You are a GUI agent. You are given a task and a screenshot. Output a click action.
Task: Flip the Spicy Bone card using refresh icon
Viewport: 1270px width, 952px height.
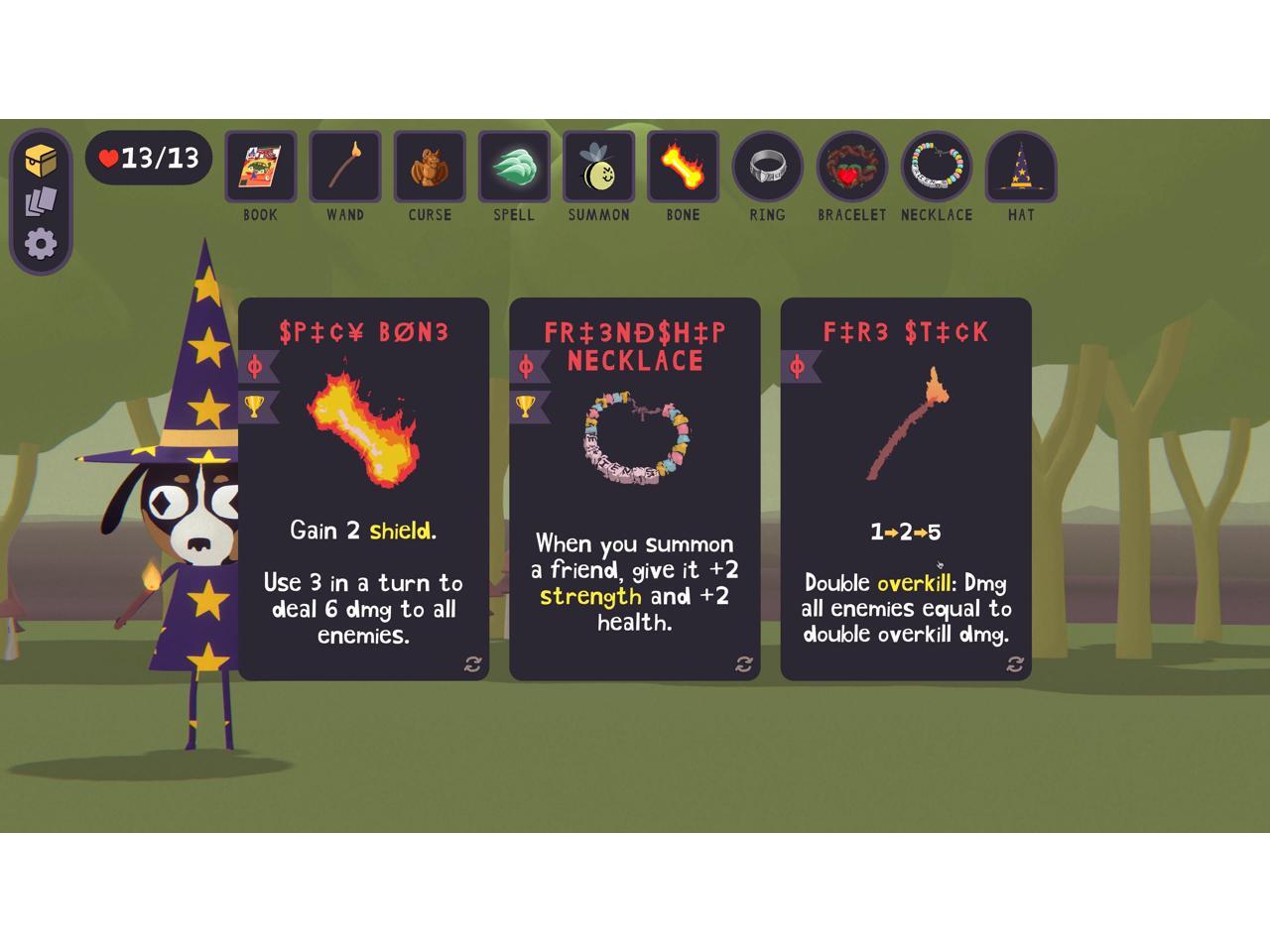click(x=472, y=664)
